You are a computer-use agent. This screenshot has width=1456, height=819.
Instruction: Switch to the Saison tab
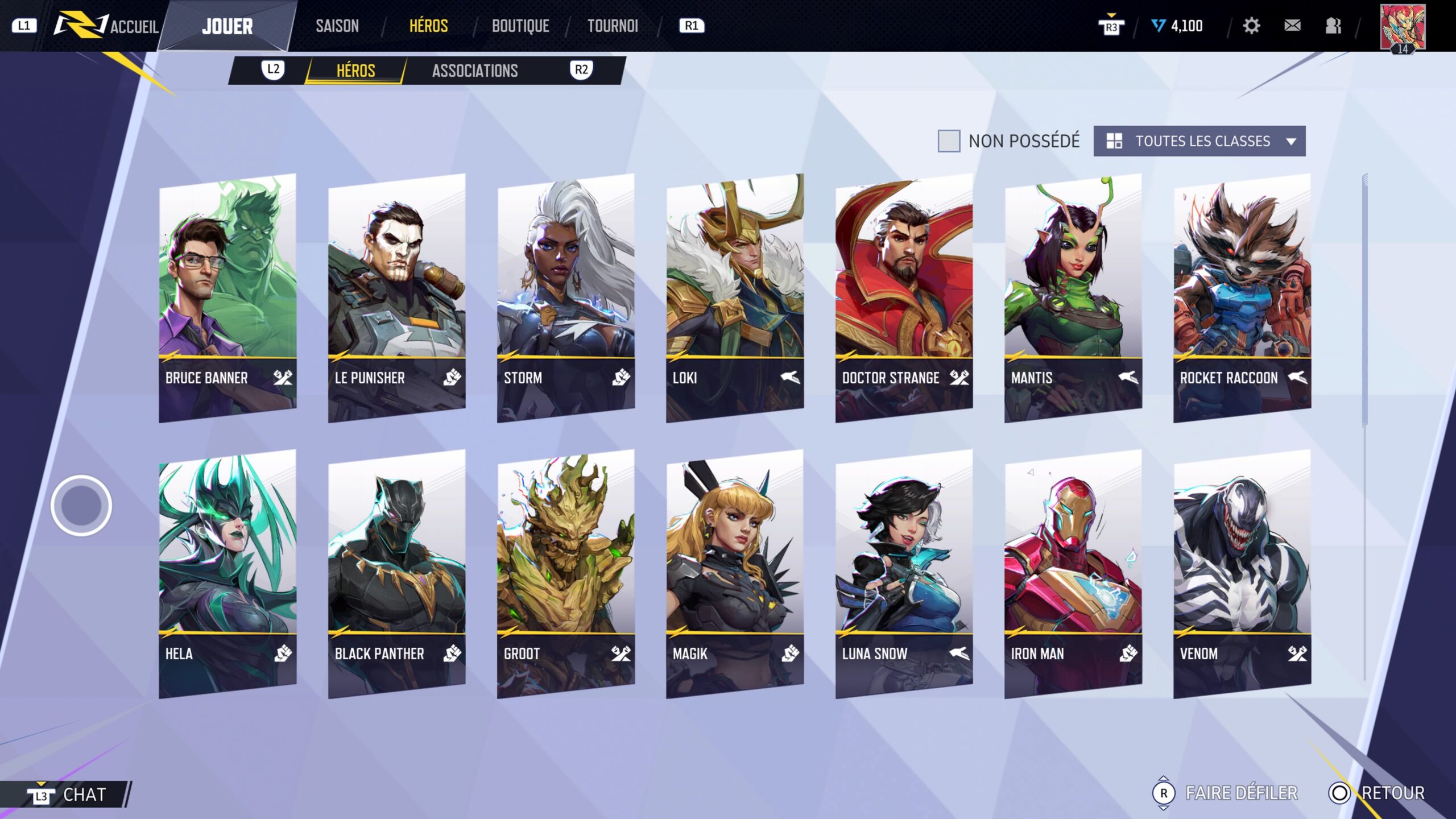pos(337,26)
